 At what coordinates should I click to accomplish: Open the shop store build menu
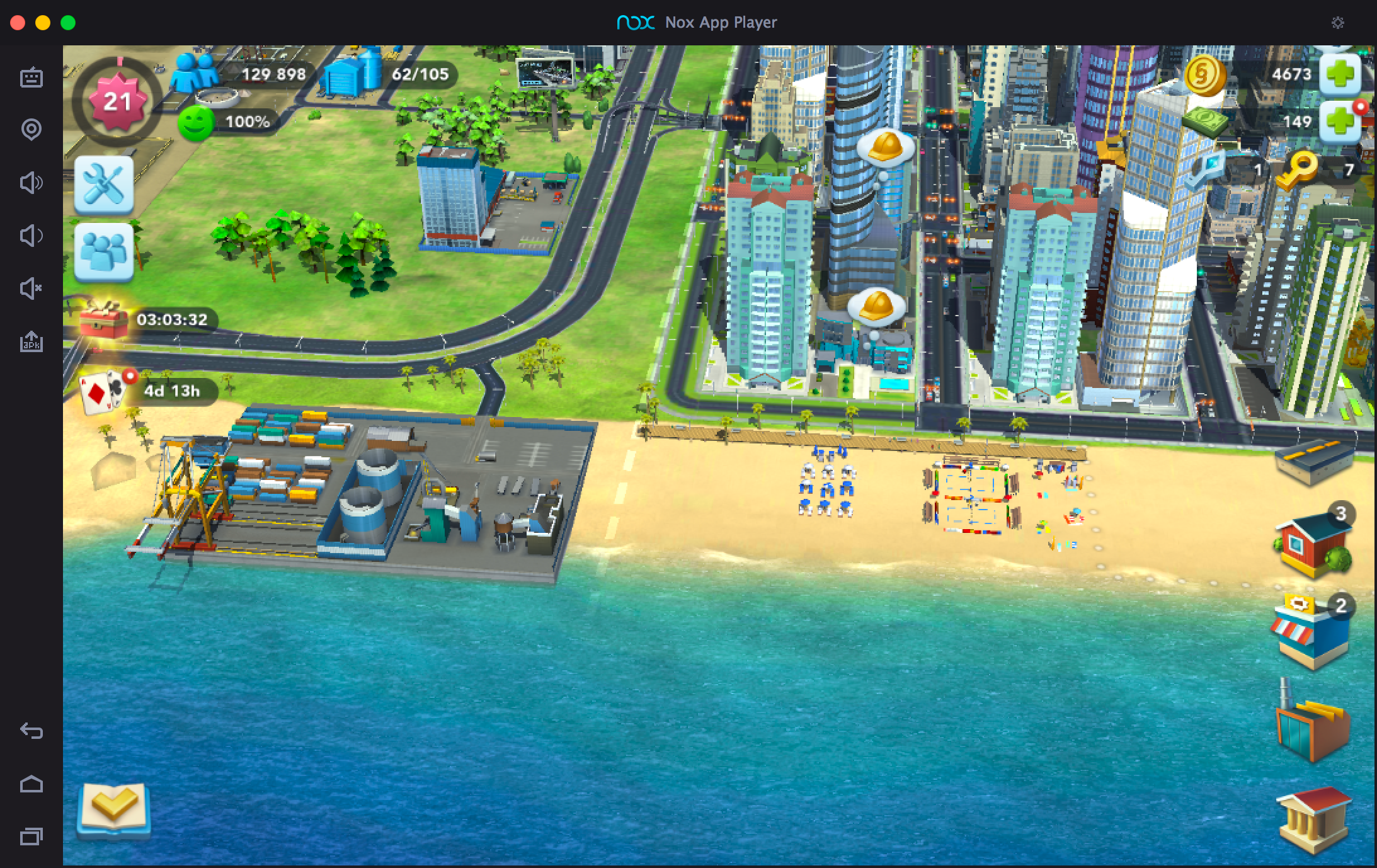coord(1309,633)
